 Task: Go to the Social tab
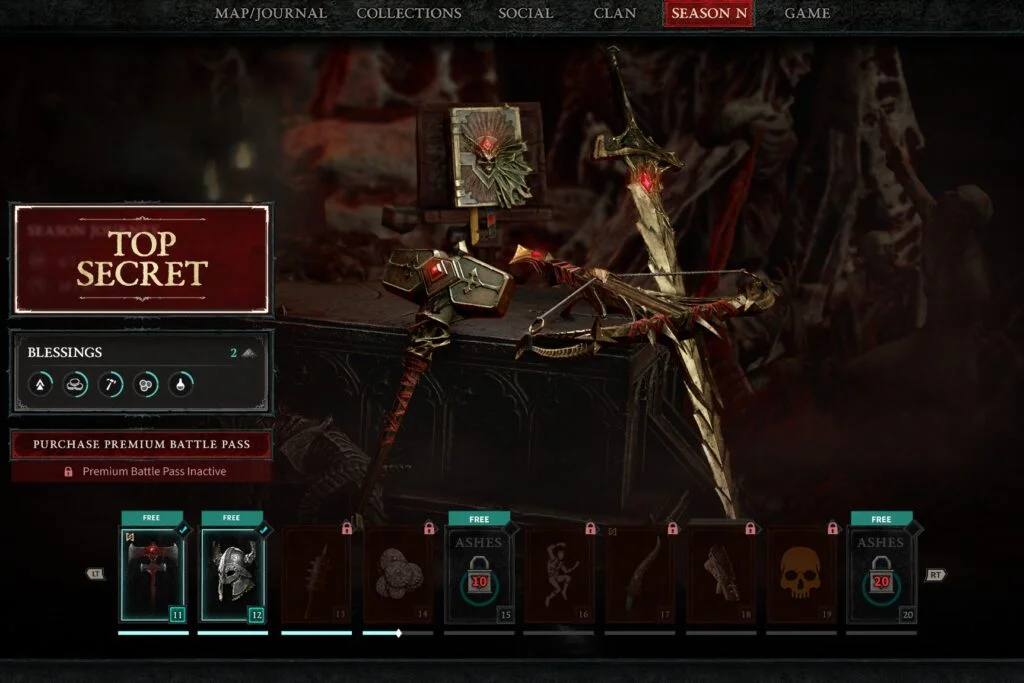[x=525, y=13]
